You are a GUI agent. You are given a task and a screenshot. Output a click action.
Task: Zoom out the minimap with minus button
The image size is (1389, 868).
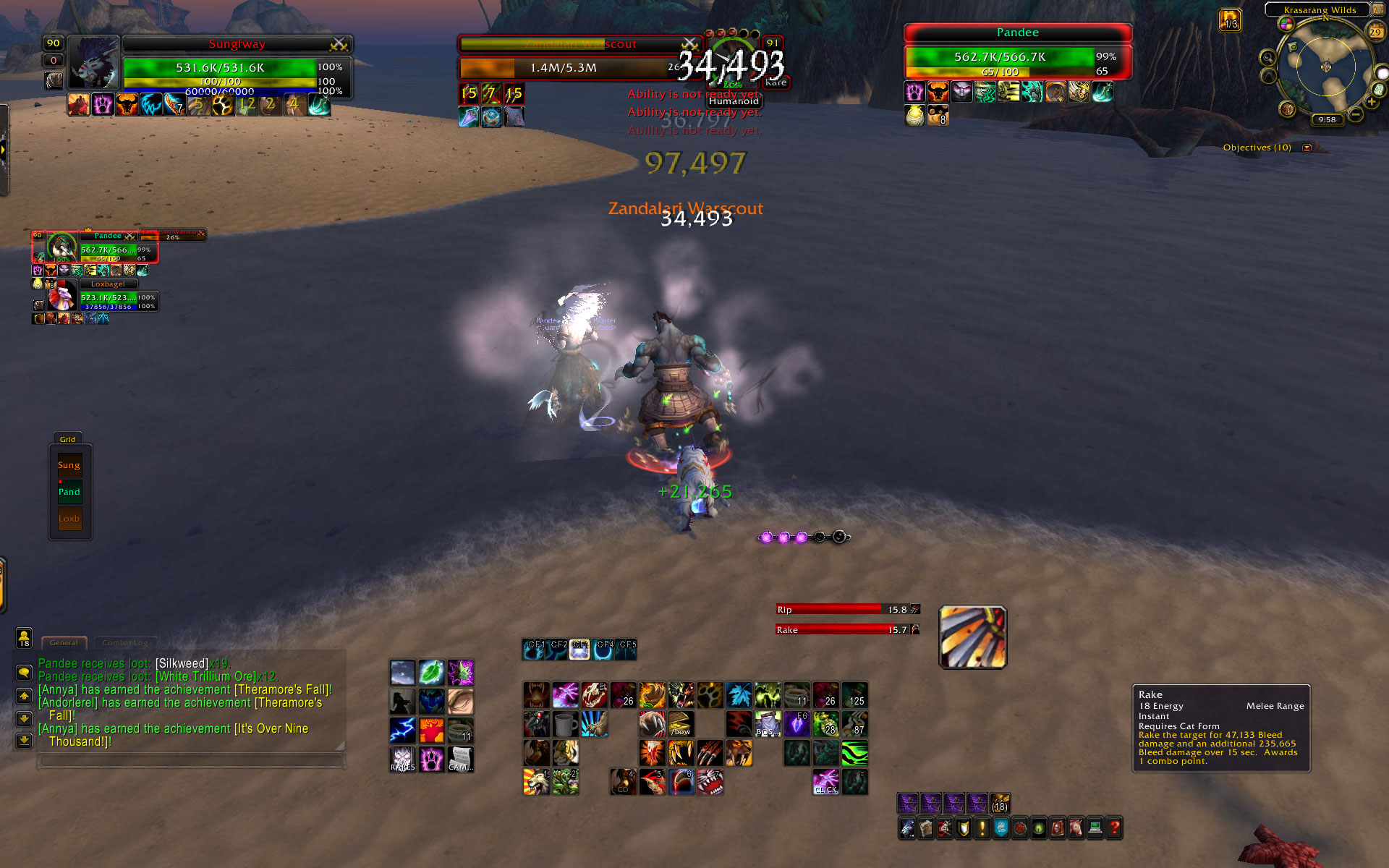click(x=1355, y=114)
